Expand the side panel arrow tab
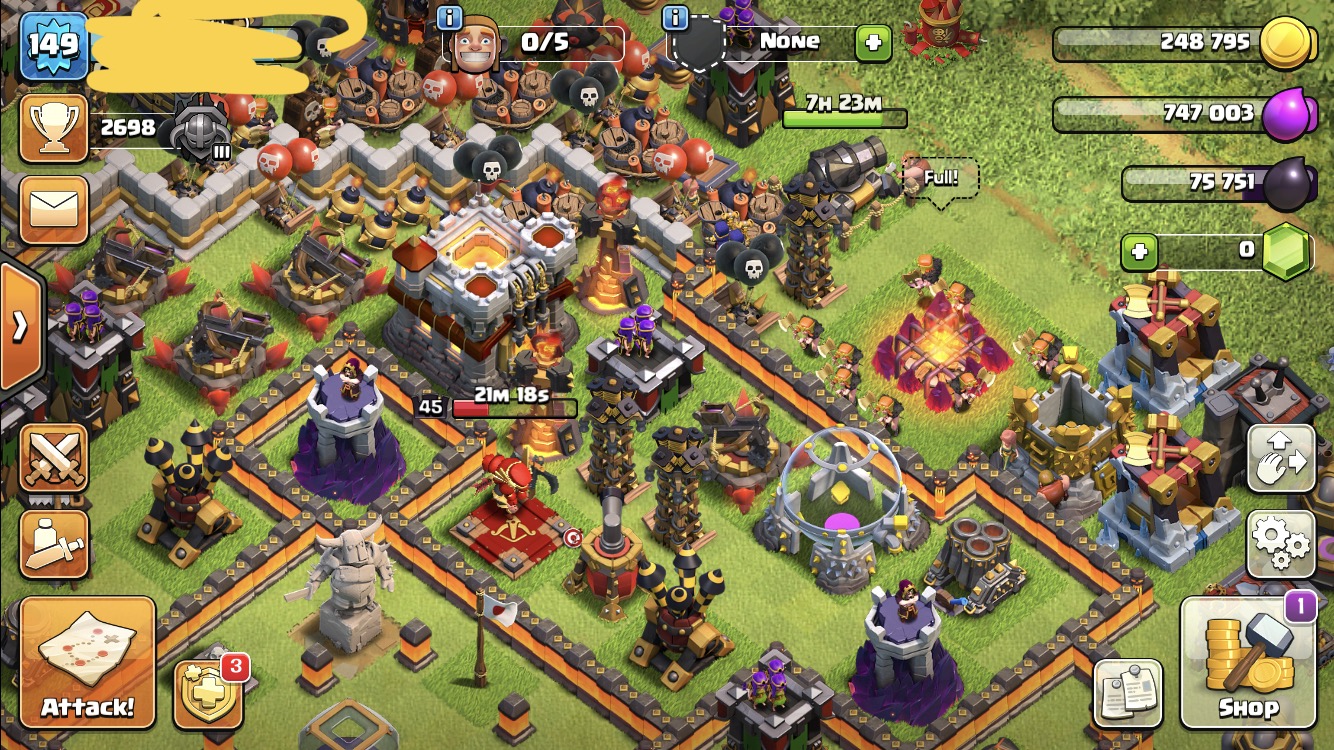Viewport: 1334px width, 750px height. click(20, 326)
